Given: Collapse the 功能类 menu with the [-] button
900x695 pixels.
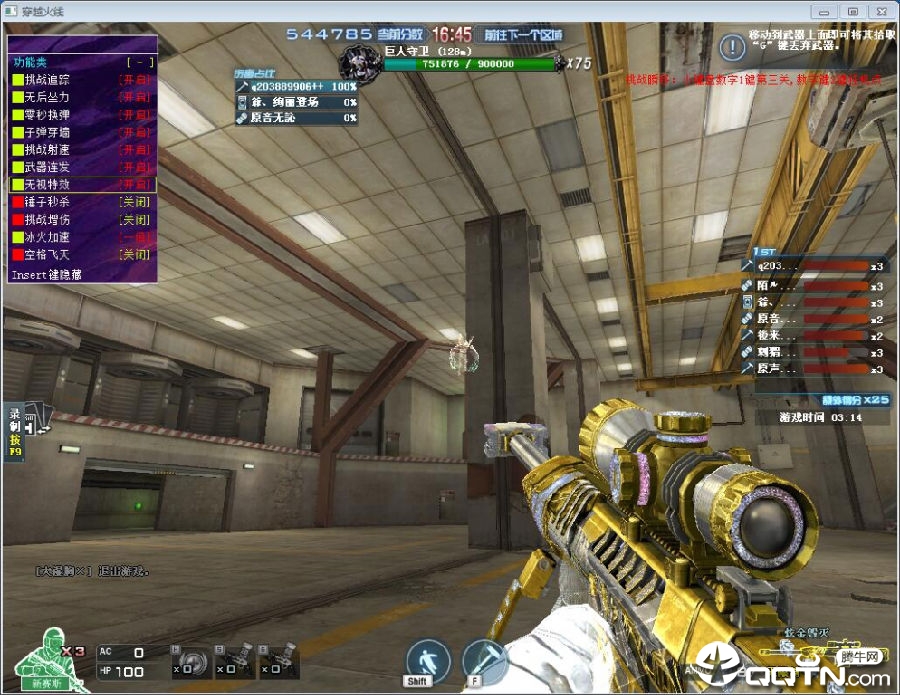Looking at the screenshot, I should pos(134,62).
